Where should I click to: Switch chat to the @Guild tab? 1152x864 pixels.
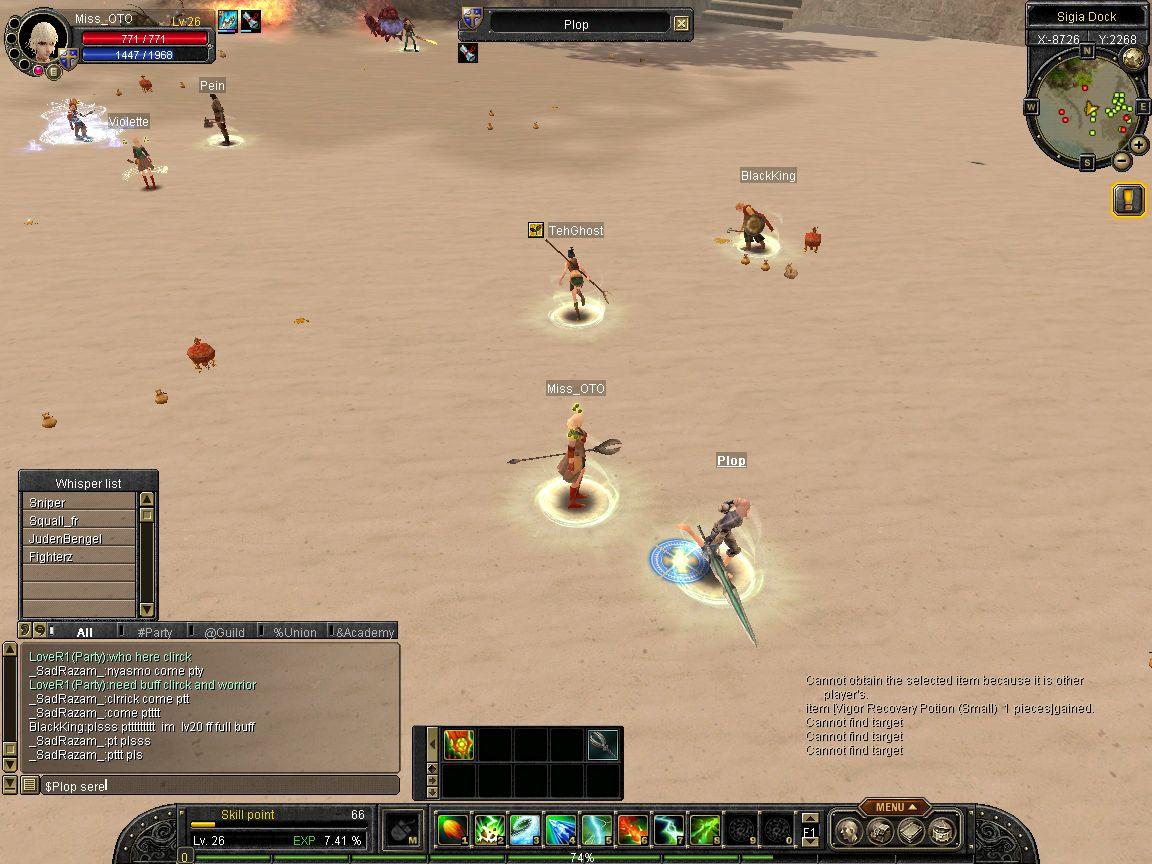coord(224,632)
